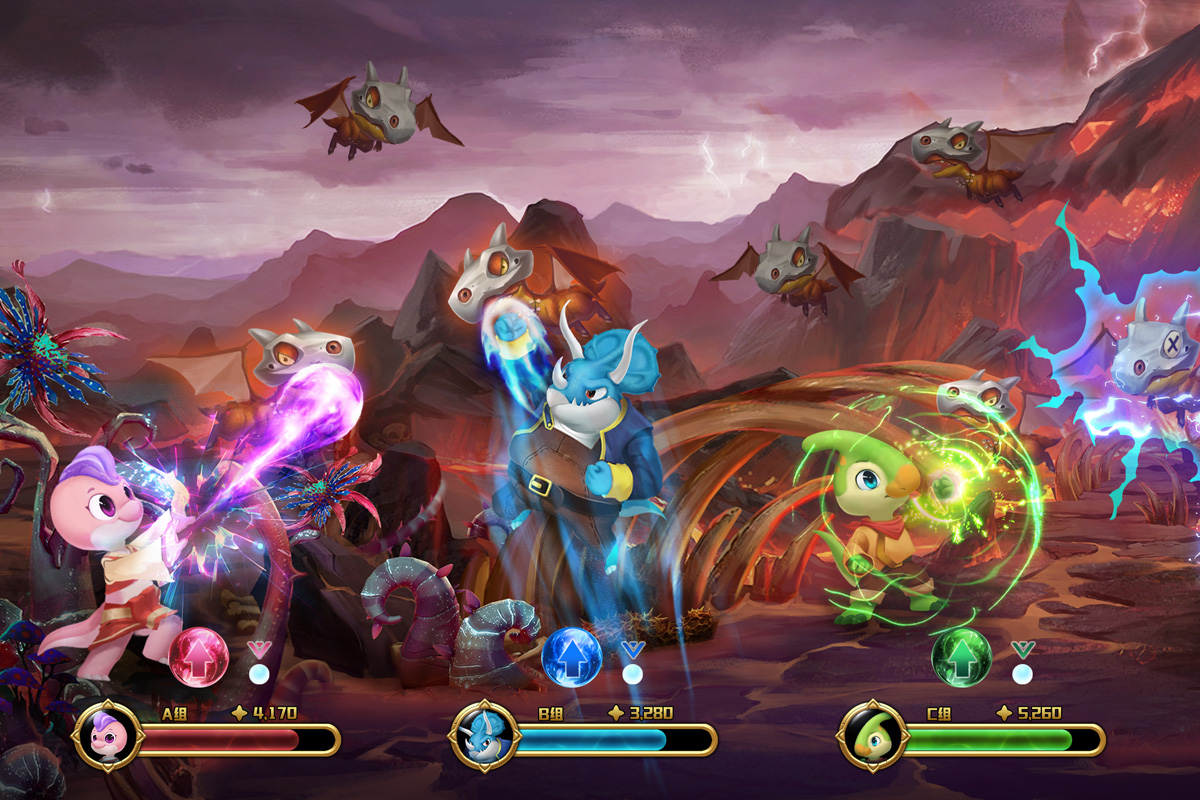This screenshot has width=1200, height=800.
Task: Activate the green up-arrow orb for group C
Action: click(961, 657)
